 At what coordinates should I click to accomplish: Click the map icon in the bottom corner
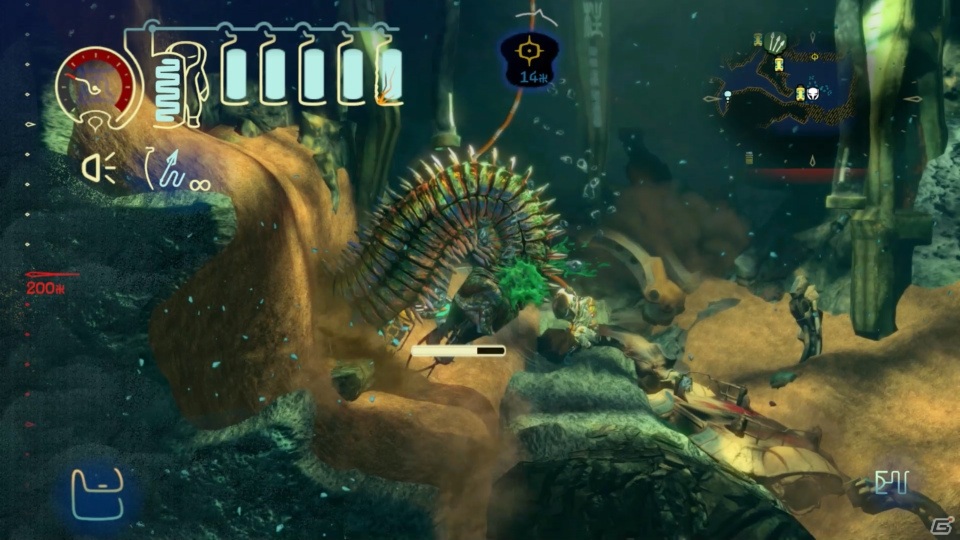[889, 484]
